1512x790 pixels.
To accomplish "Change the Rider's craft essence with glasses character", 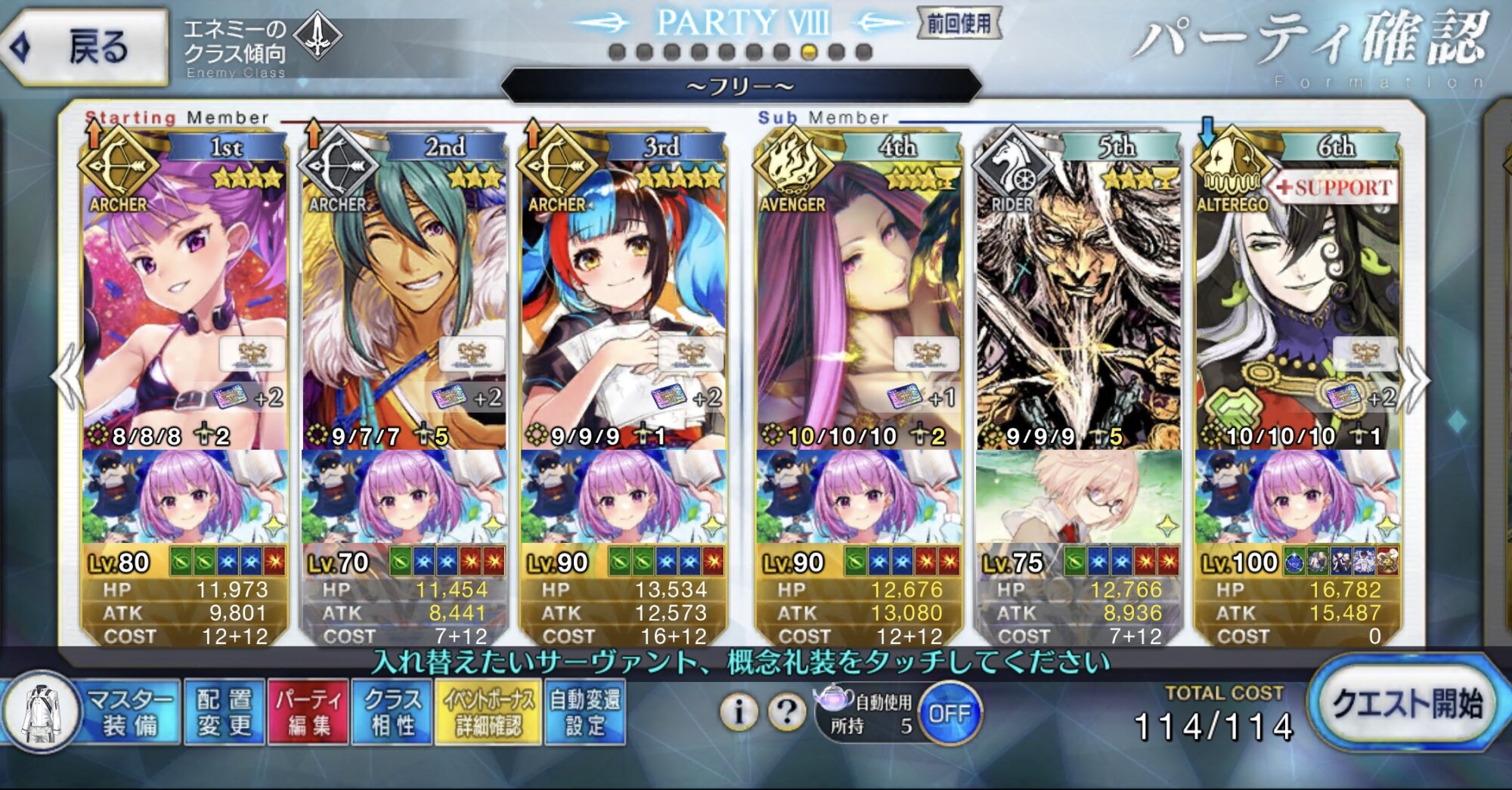I will (x=1078, y=496).
